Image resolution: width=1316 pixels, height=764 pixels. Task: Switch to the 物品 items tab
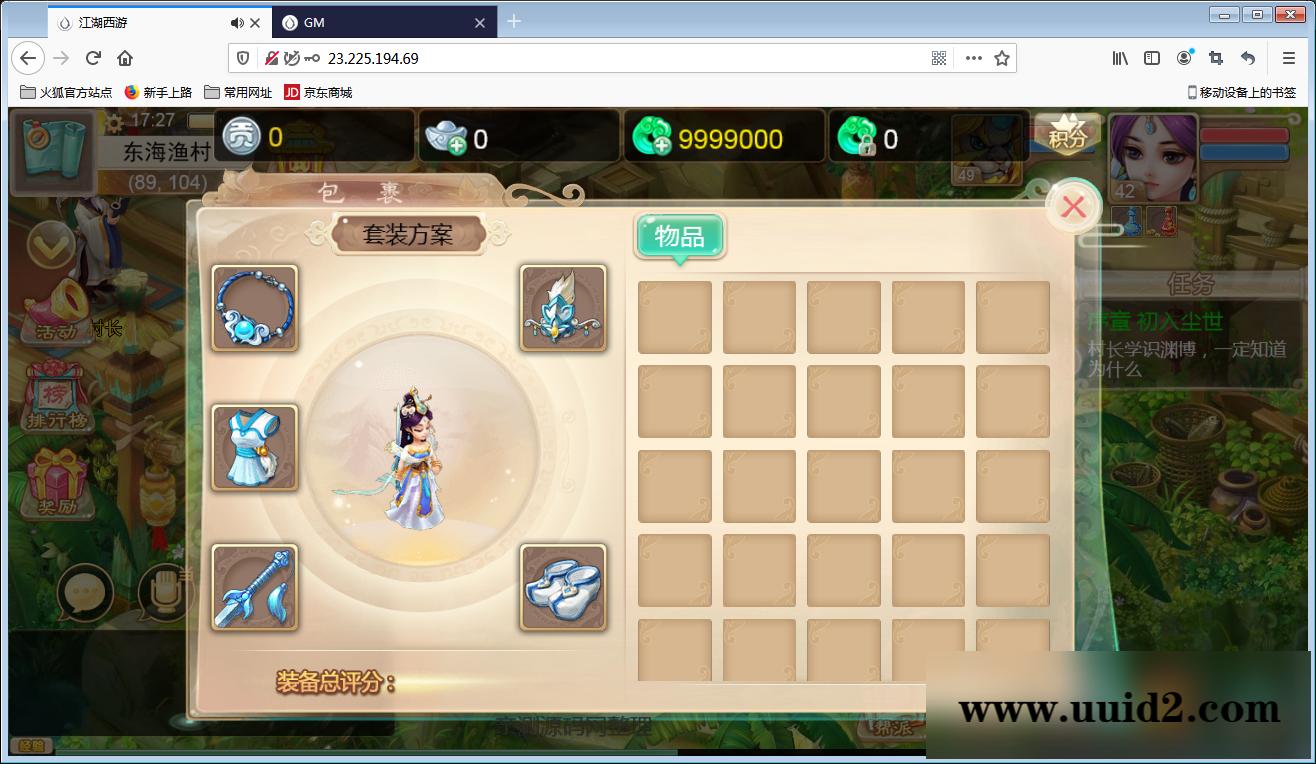pos(678,236)
